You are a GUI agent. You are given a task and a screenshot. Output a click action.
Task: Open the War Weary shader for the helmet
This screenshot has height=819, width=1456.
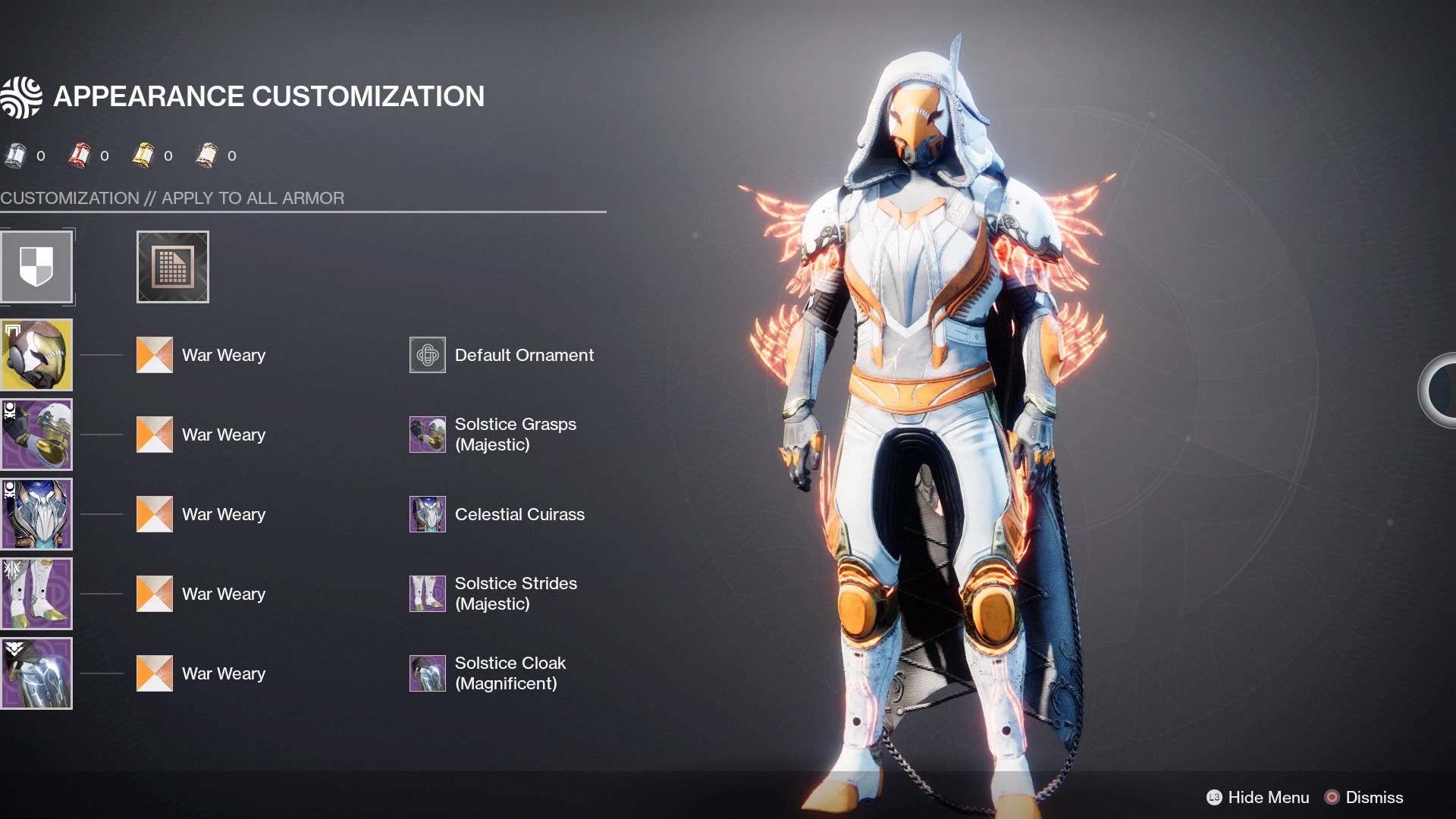(x=154, y=354)
